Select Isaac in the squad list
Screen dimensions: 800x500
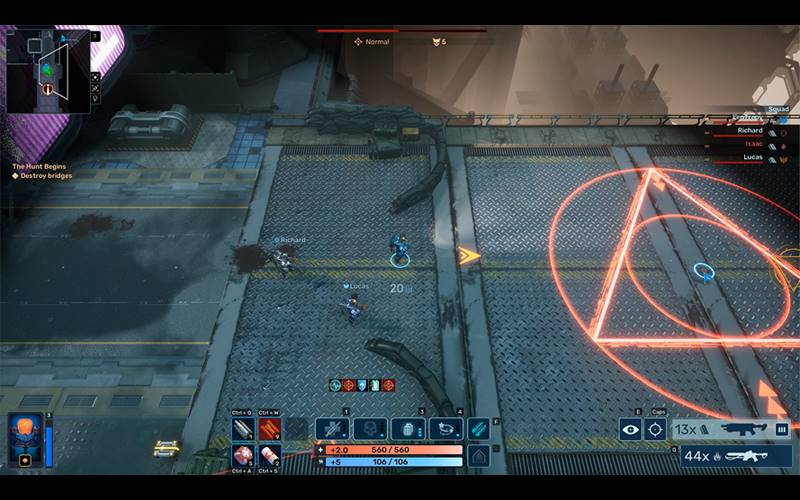click(x=748, y=144)
